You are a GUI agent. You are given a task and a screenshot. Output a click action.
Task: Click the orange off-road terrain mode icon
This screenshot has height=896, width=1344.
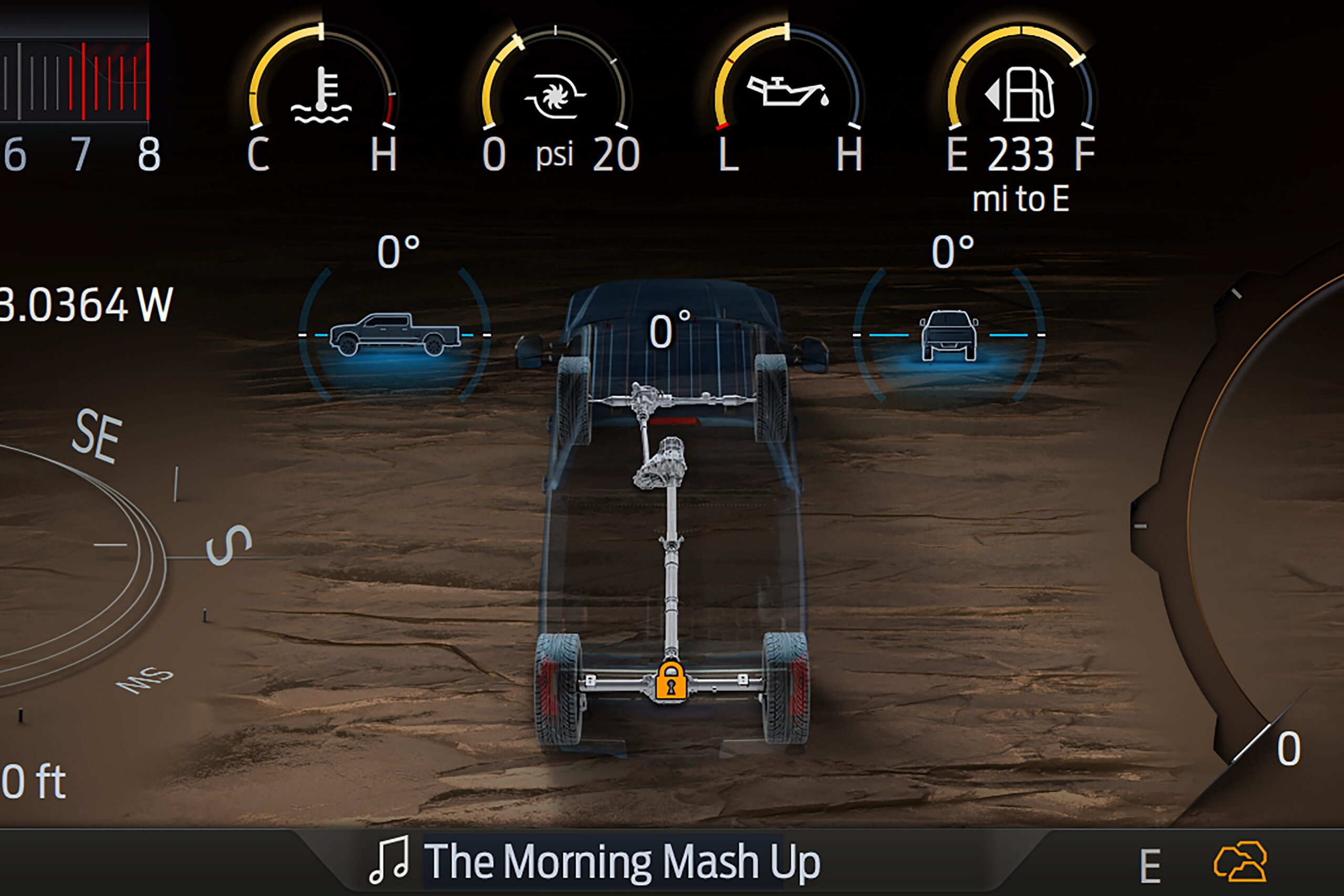pyautogui.click(x=1240, y=862)
